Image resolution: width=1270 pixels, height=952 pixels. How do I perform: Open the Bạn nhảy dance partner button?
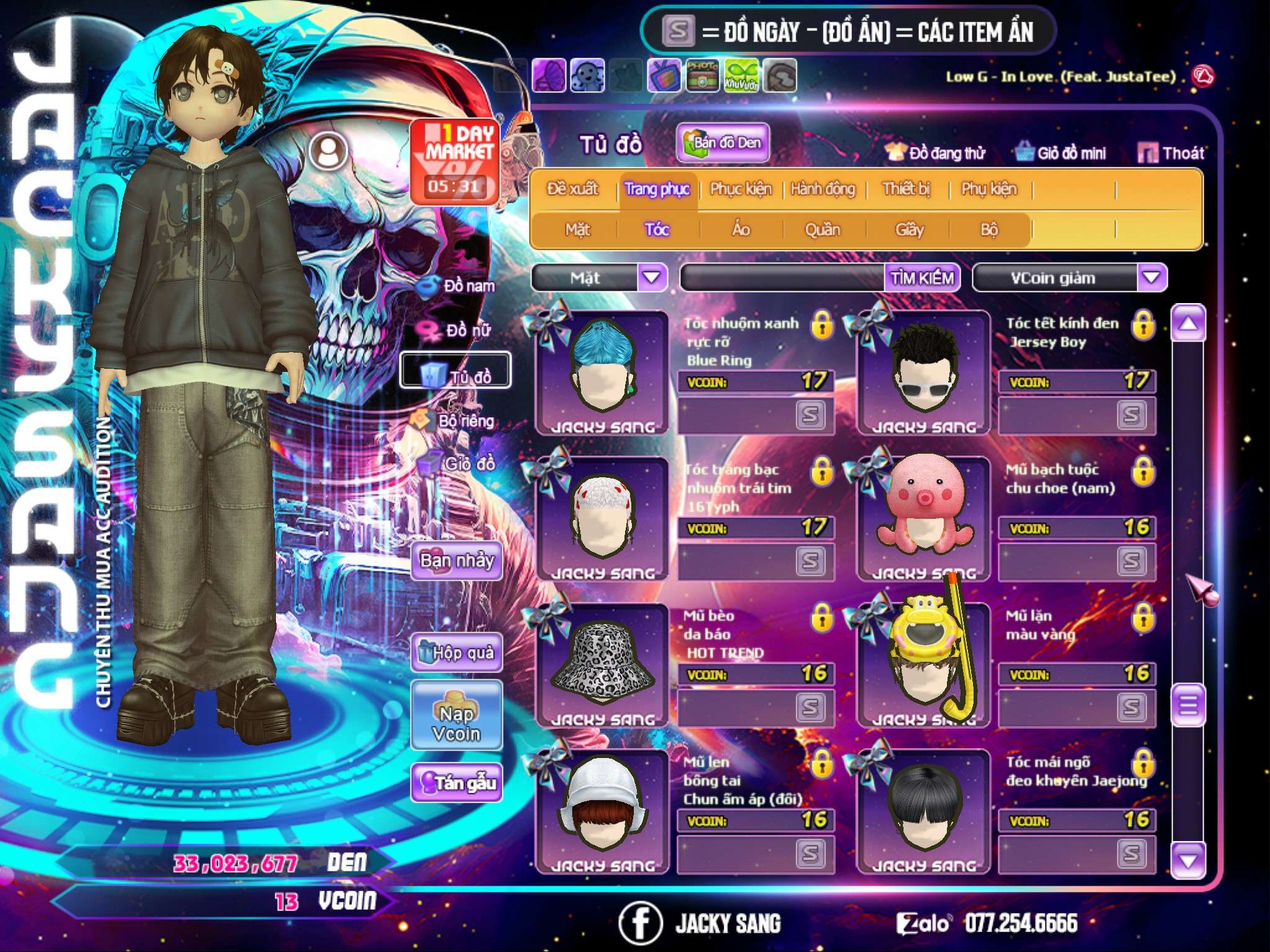pyautogui.click(x=457, y=561)
